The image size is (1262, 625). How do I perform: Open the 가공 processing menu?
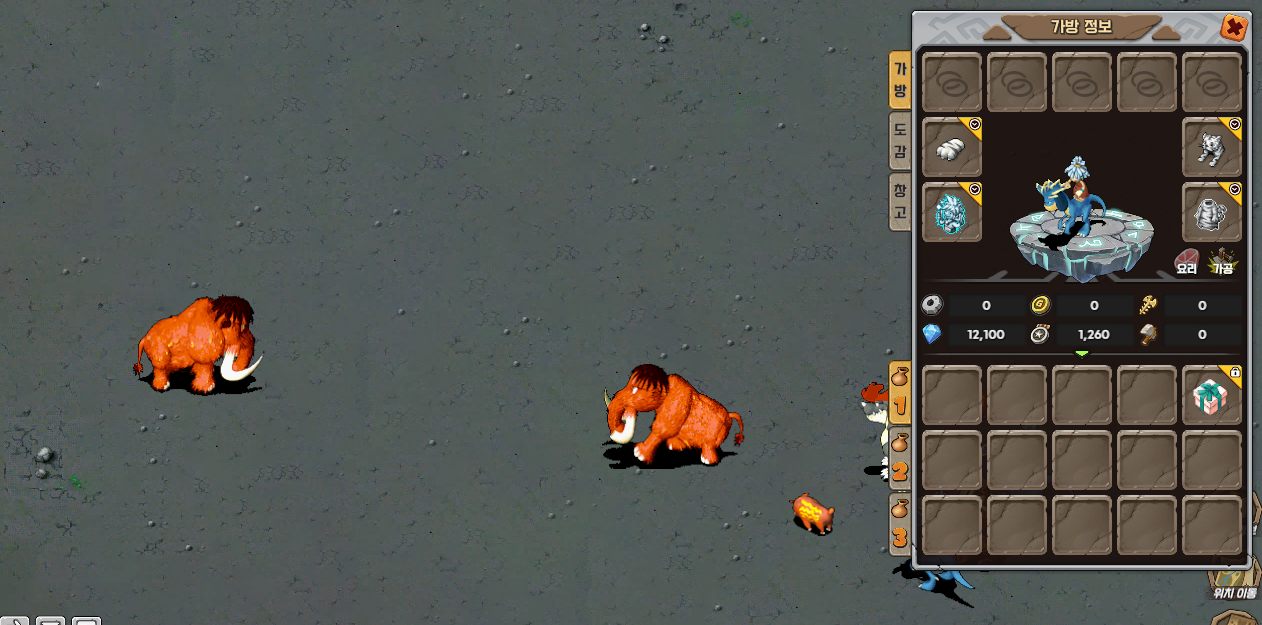1223,262
